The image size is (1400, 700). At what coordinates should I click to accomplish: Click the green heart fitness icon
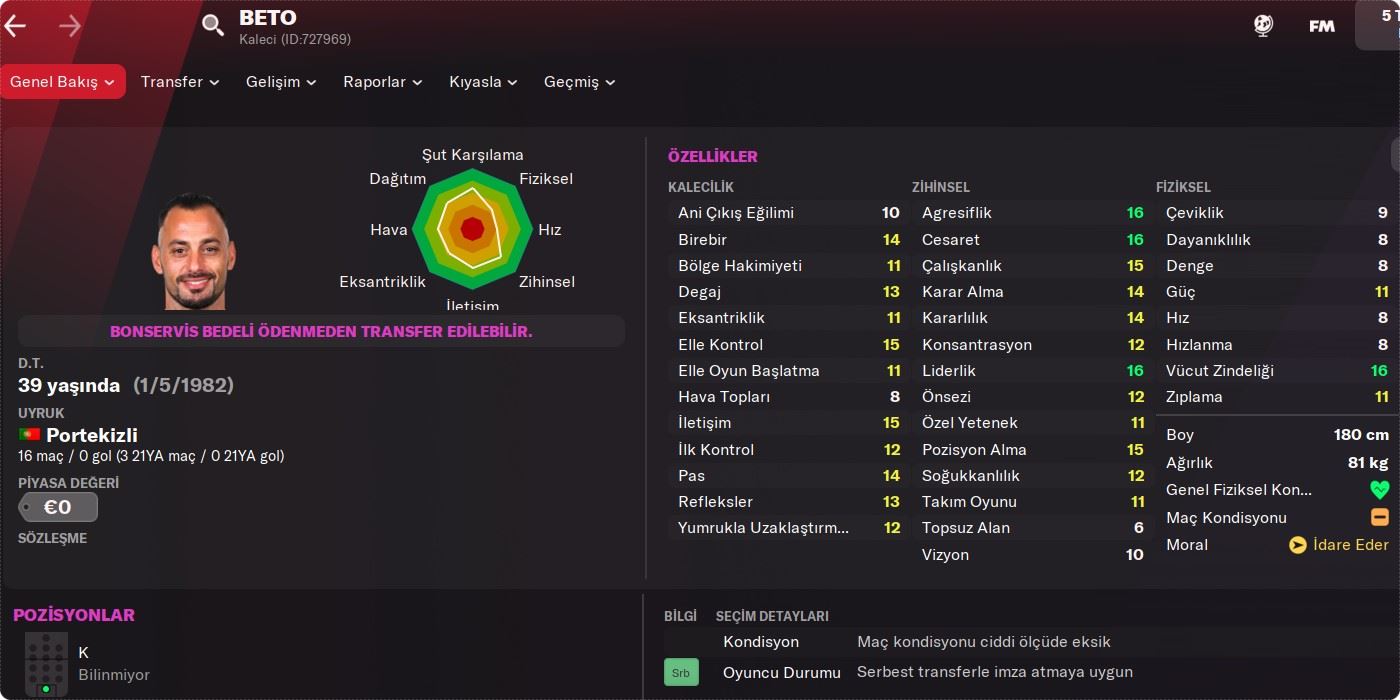(x=1380, y=490)
